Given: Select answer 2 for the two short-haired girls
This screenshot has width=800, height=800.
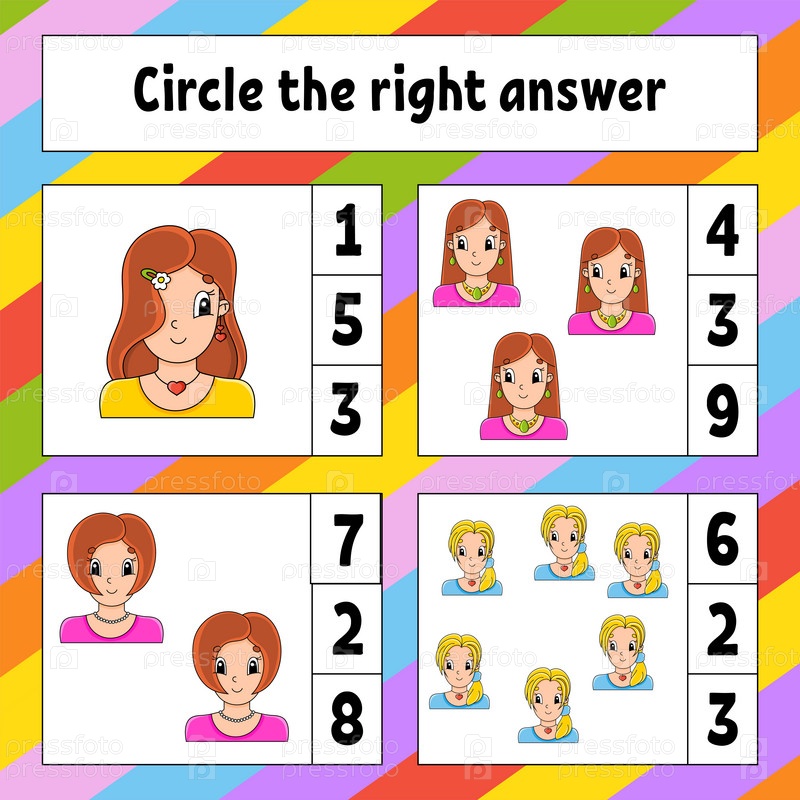Looking at the screenshot, I should [346, 629].
